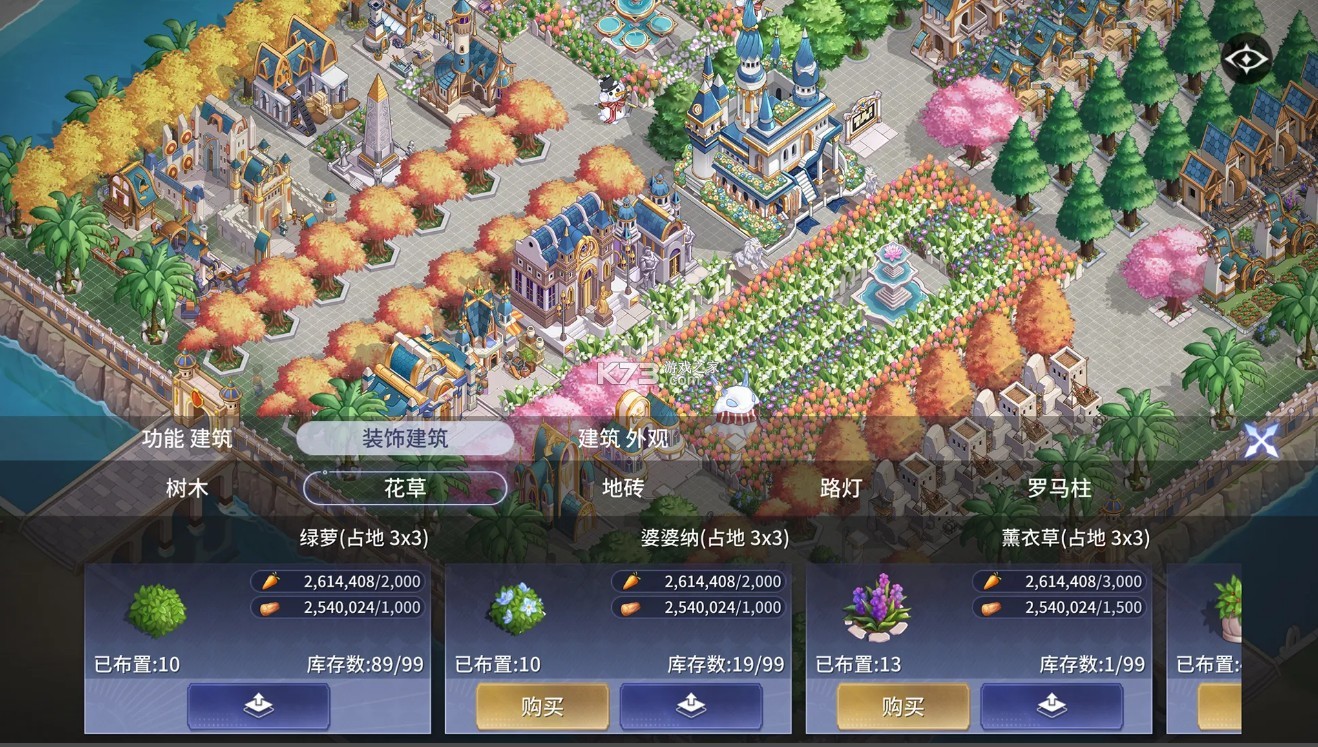Close the decoration panel with the X
The image size is (1318, 747).
(1262, 440)
